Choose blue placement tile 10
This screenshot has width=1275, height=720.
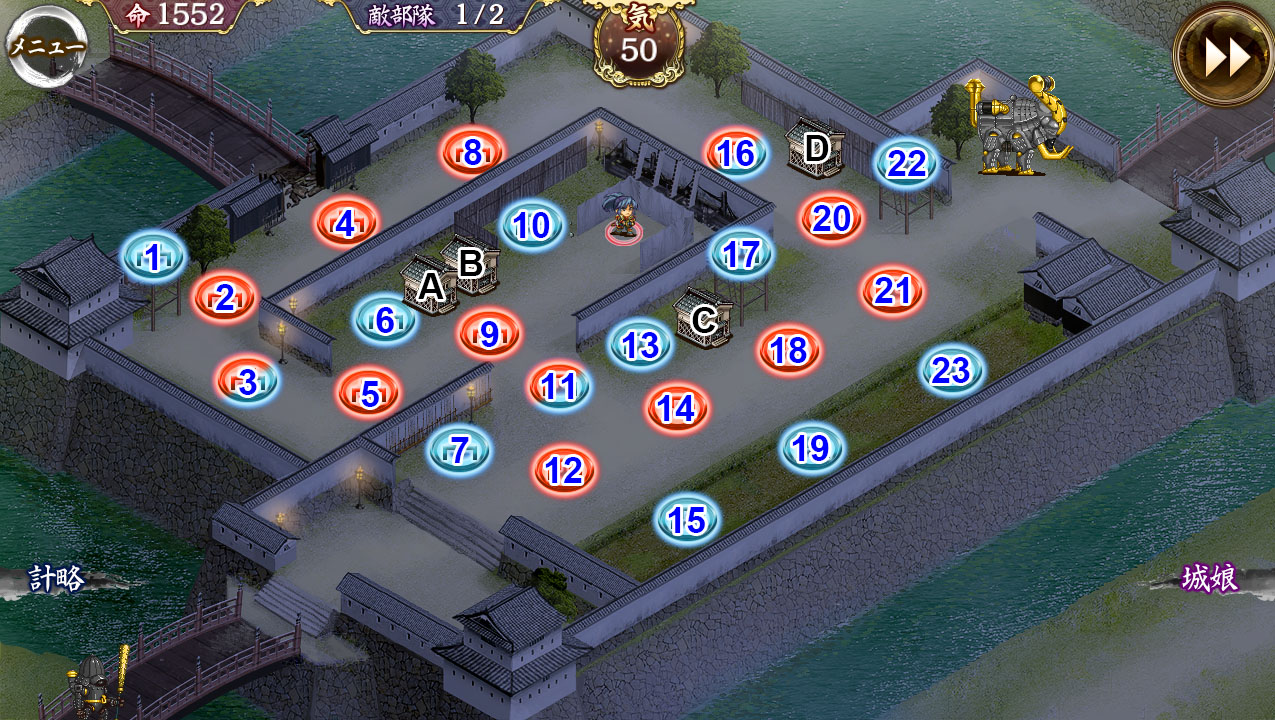pyautogui.click(x=532, y=226)
